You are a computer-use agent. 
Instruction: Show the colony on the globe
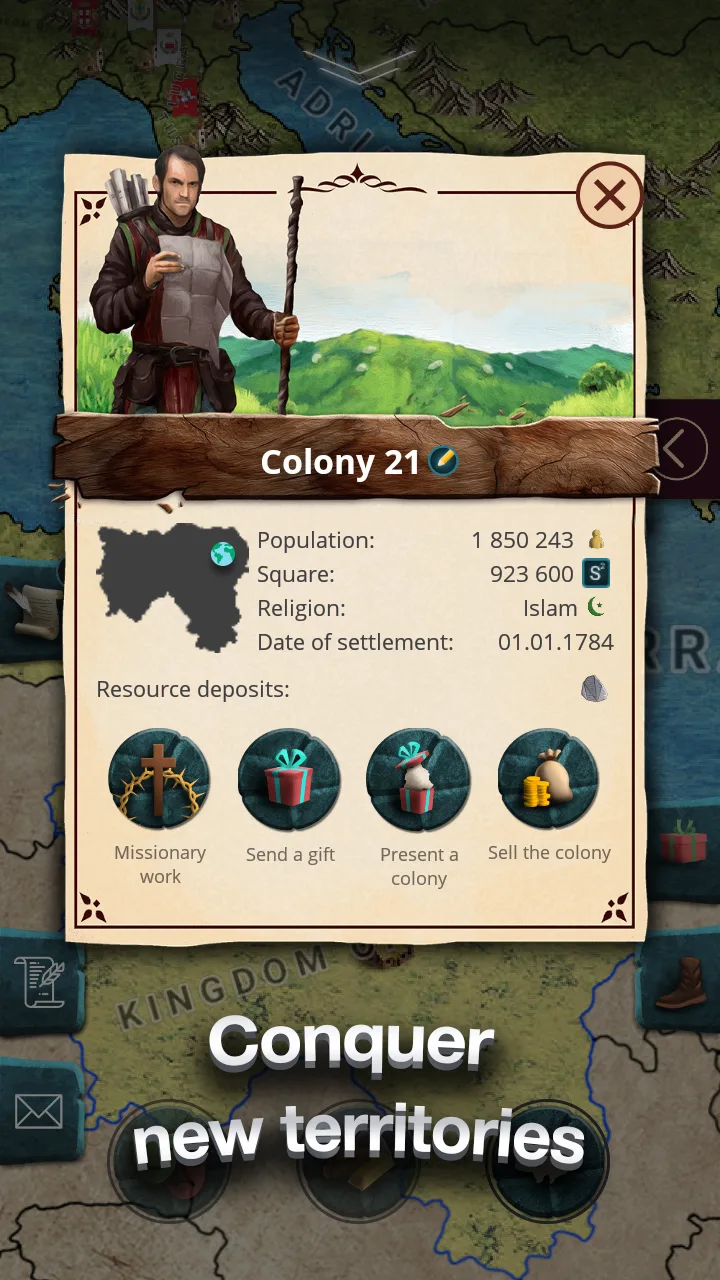[222, 555]
